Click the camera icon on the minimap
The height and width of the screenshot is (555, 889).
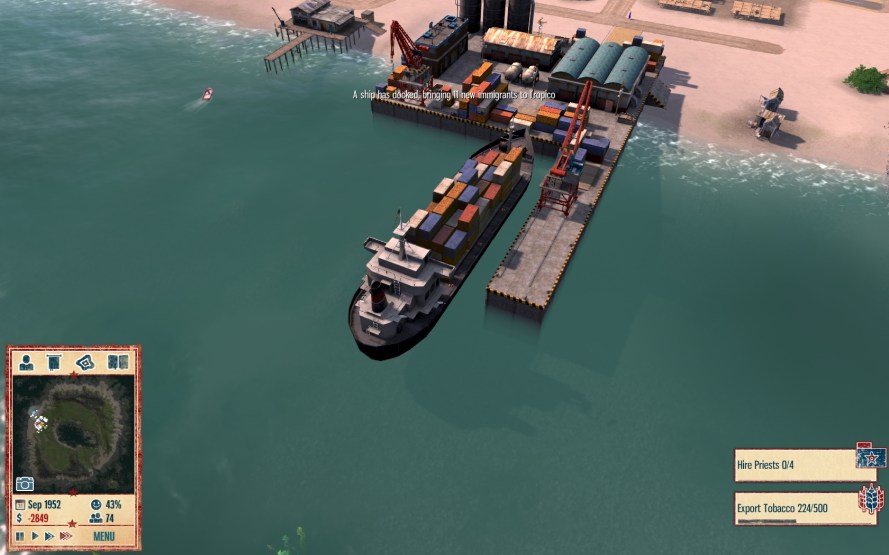pyautogui.click(x=25, y=484)
